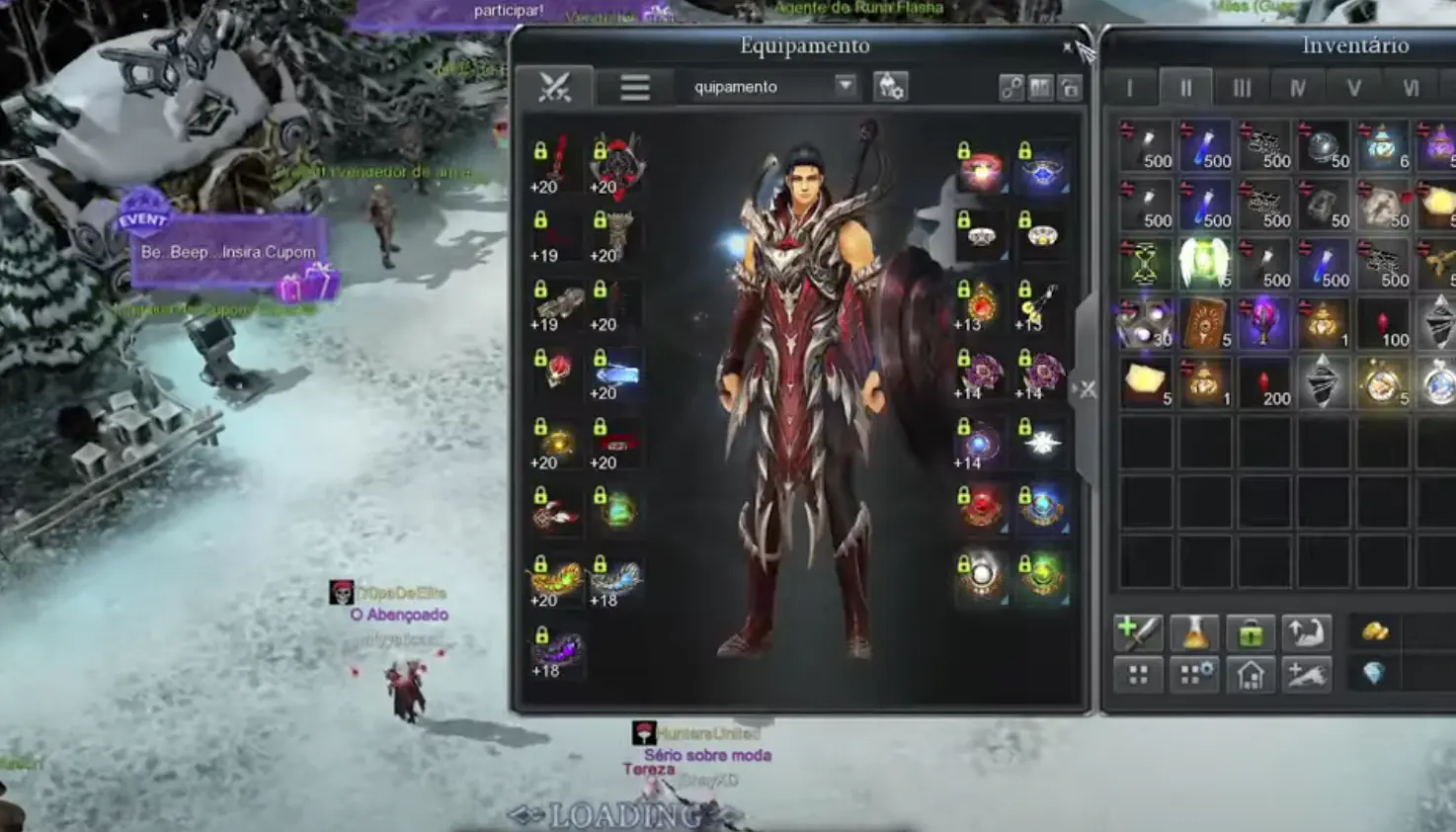This screenshot has width=1456, height=832.
Task: Toggle the padlock on the +20 weapon slot
Action: 541,150
